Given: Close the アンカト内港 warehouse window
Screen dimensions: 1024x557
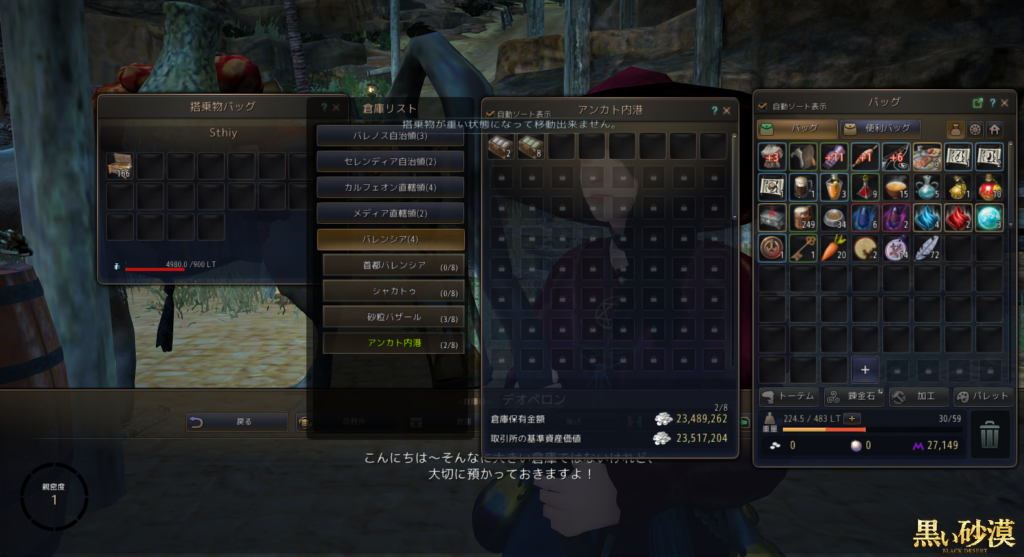Looking at the screenshot, I should 727,111.
